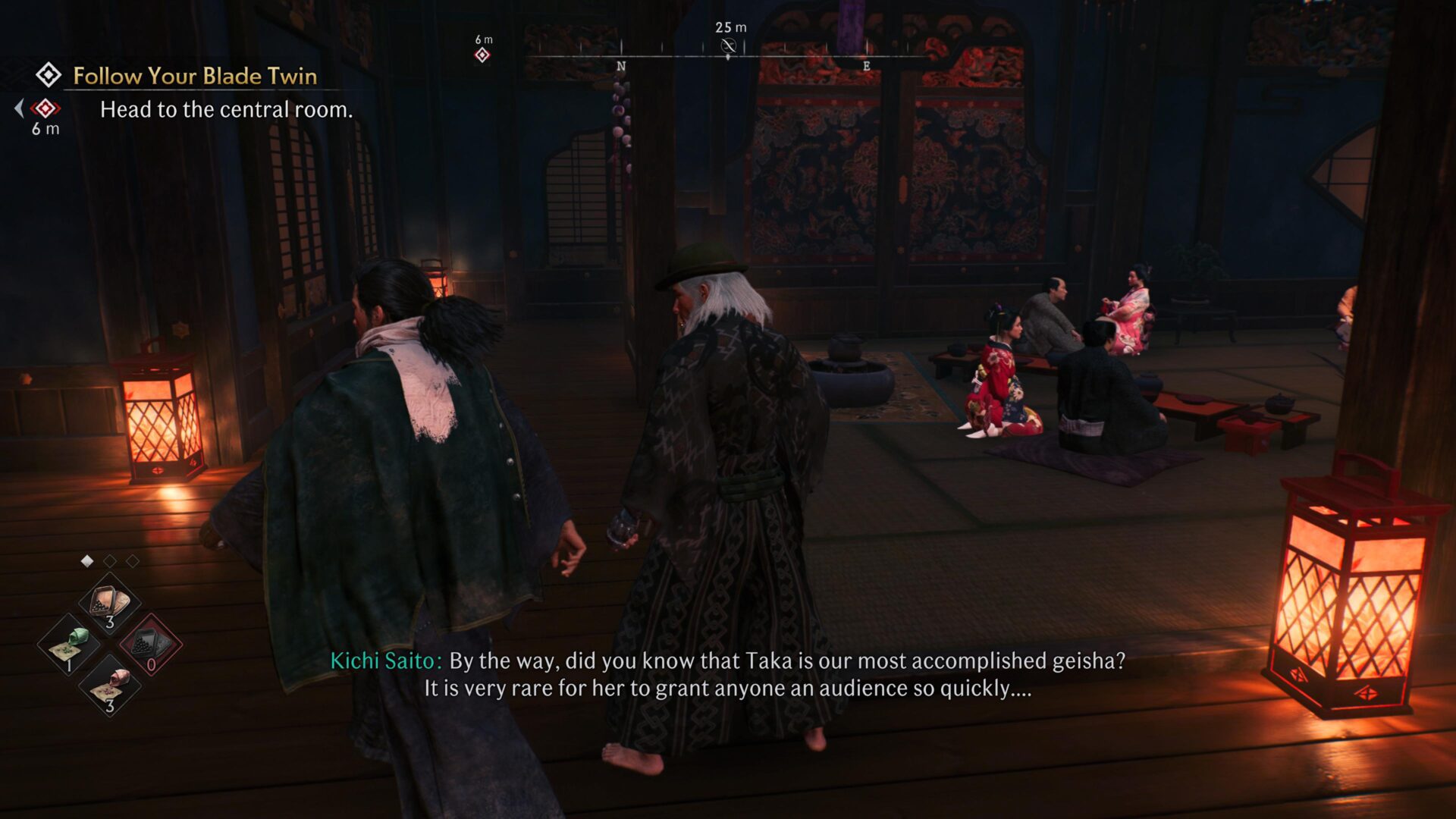Switch to the third item shortcut page
Image resolution: width=1456 pixels, height=819 pixels.
(x=133, y=561)
